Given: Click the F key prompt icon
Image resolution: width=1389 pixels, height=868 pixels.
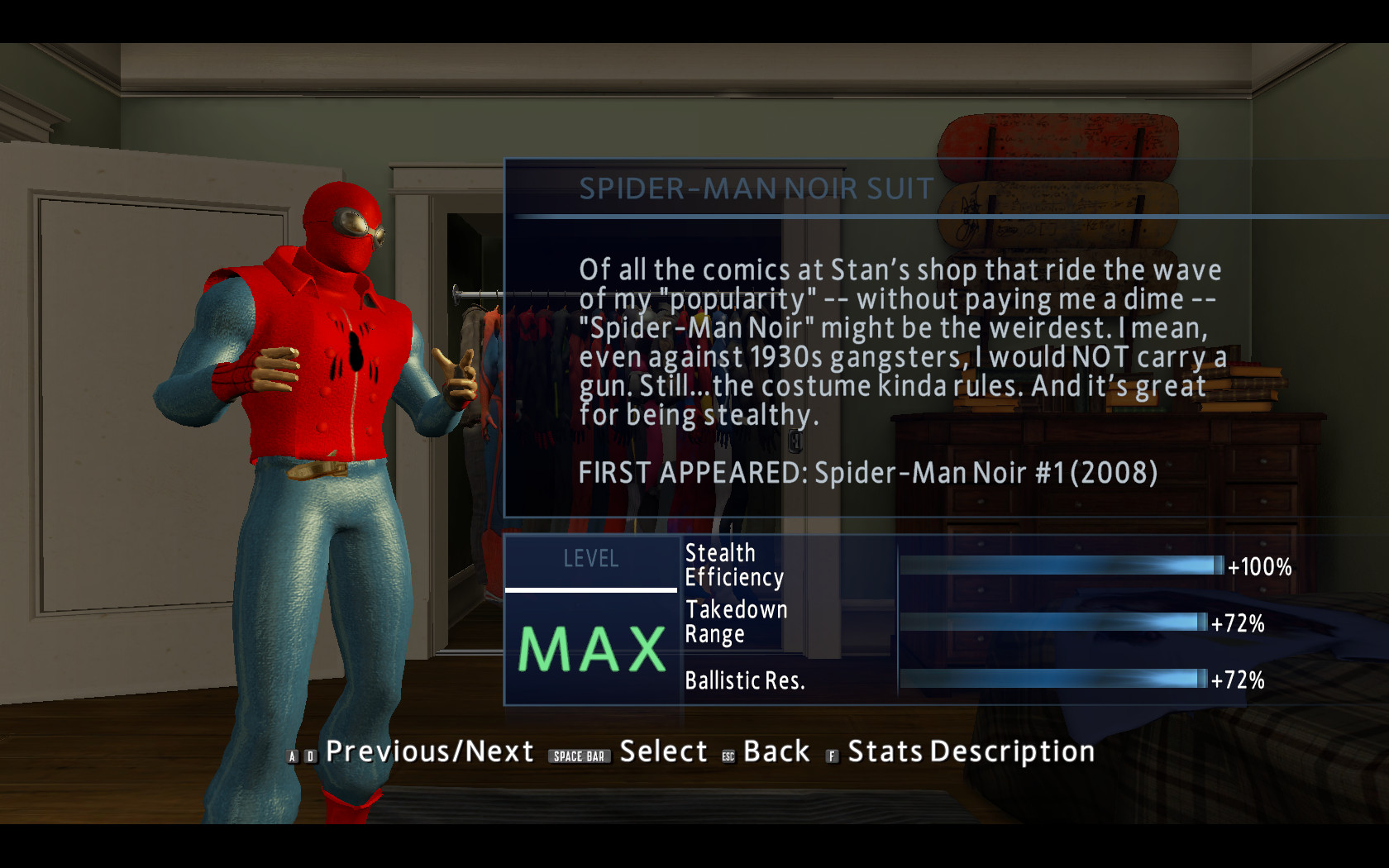Looking at the screenshot, I should (x=830, y=755).
